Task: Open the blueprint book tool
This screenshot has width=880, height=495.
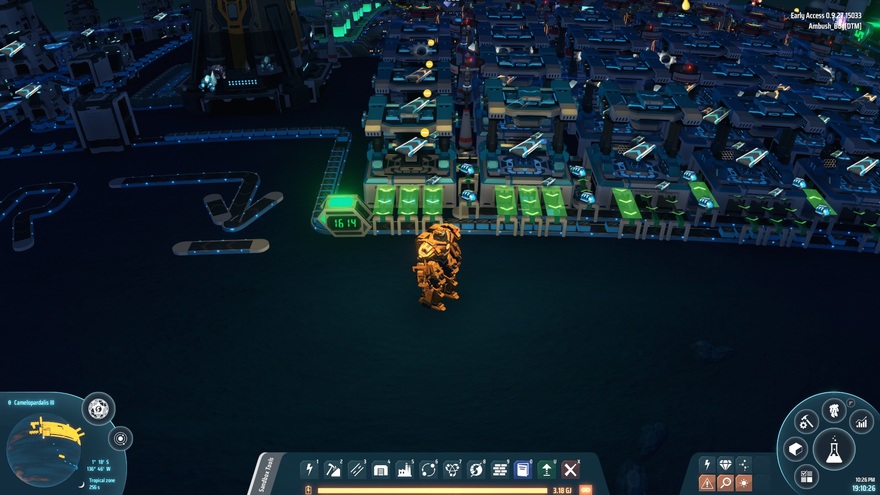Action: coord(522,469)
